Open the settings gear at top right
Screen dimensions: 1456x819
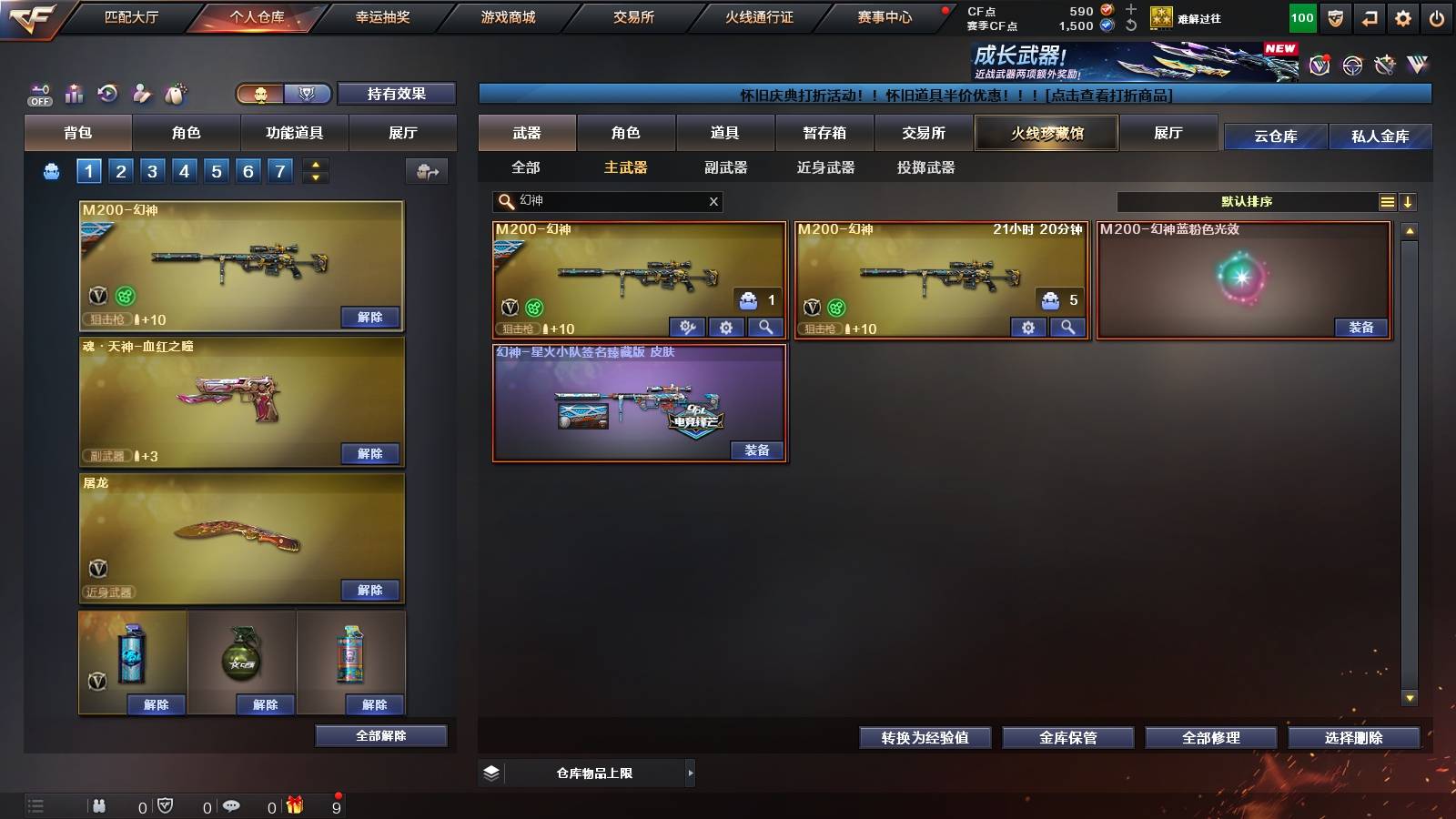click(1403, 17)
